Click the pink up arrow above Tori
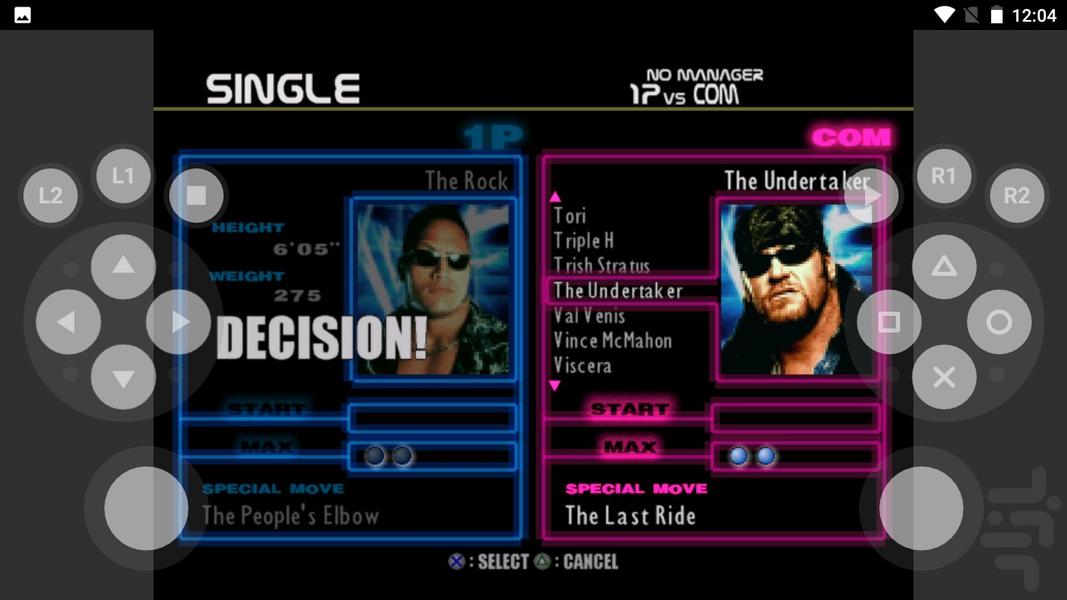The width and height of the screenshot is (1067, 600). tap(555, 197)
